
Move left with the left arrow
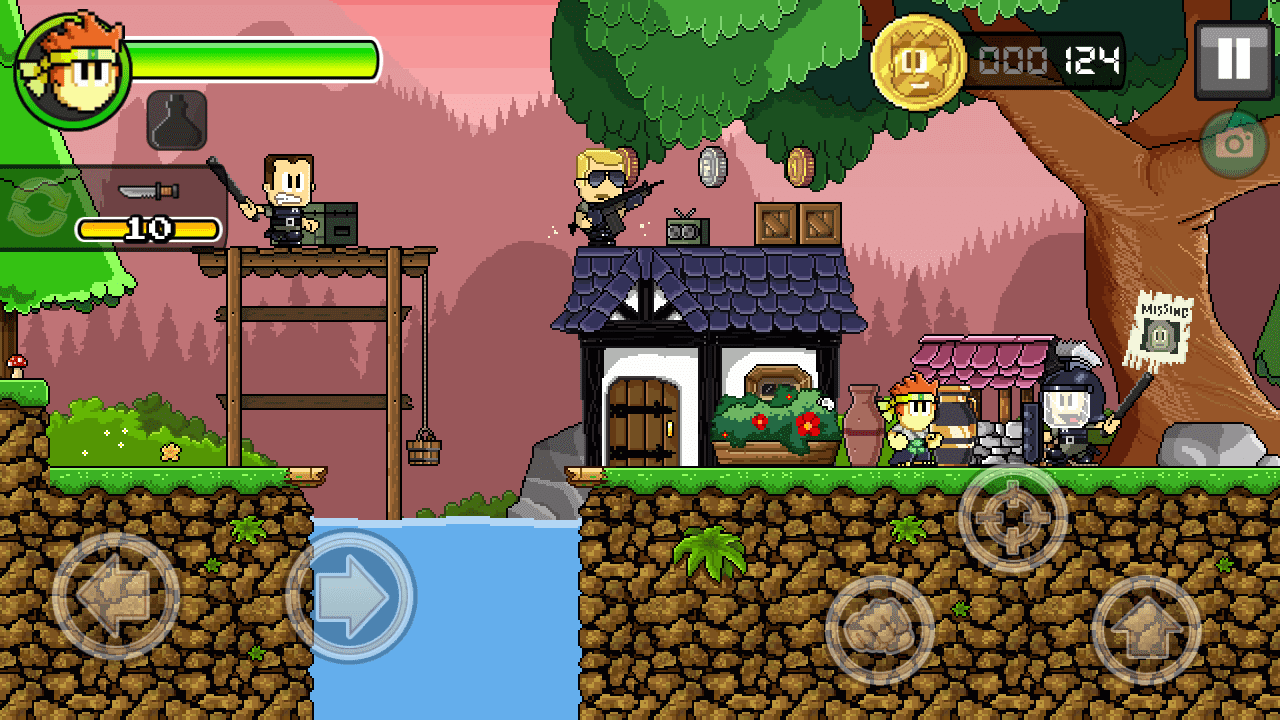[x=115, y=596]
